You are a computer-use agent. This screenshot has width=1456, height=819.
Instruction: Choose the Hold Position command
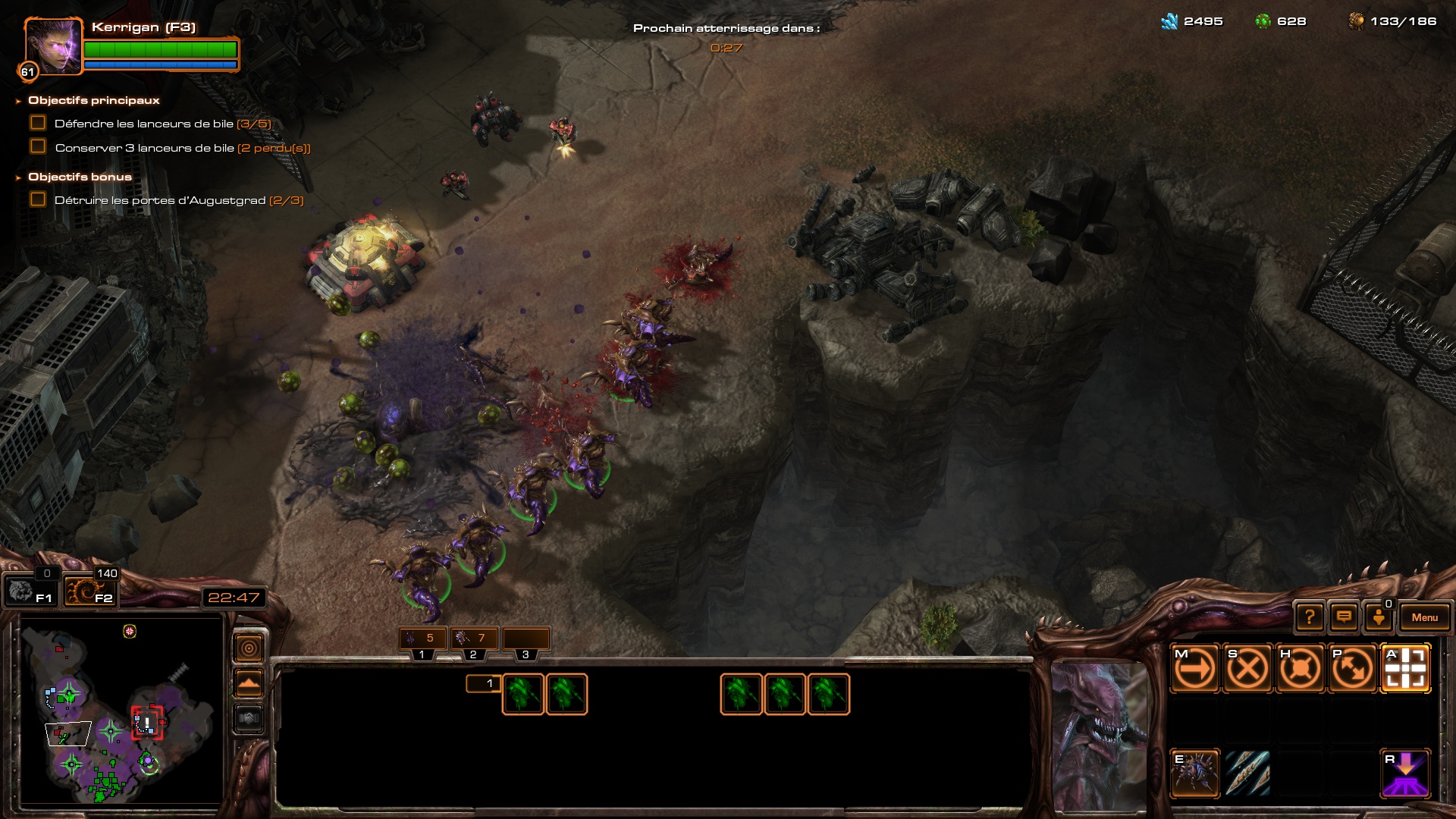click(1300, 669)
